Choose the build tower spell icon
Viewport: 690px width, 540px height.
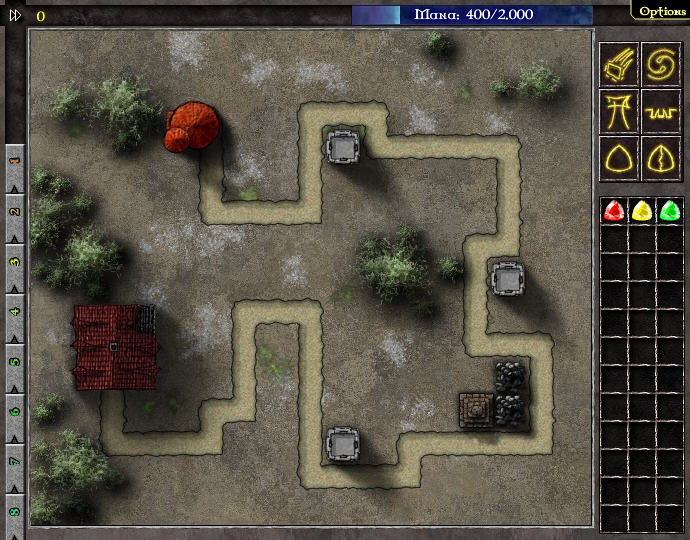pos(618,109)
